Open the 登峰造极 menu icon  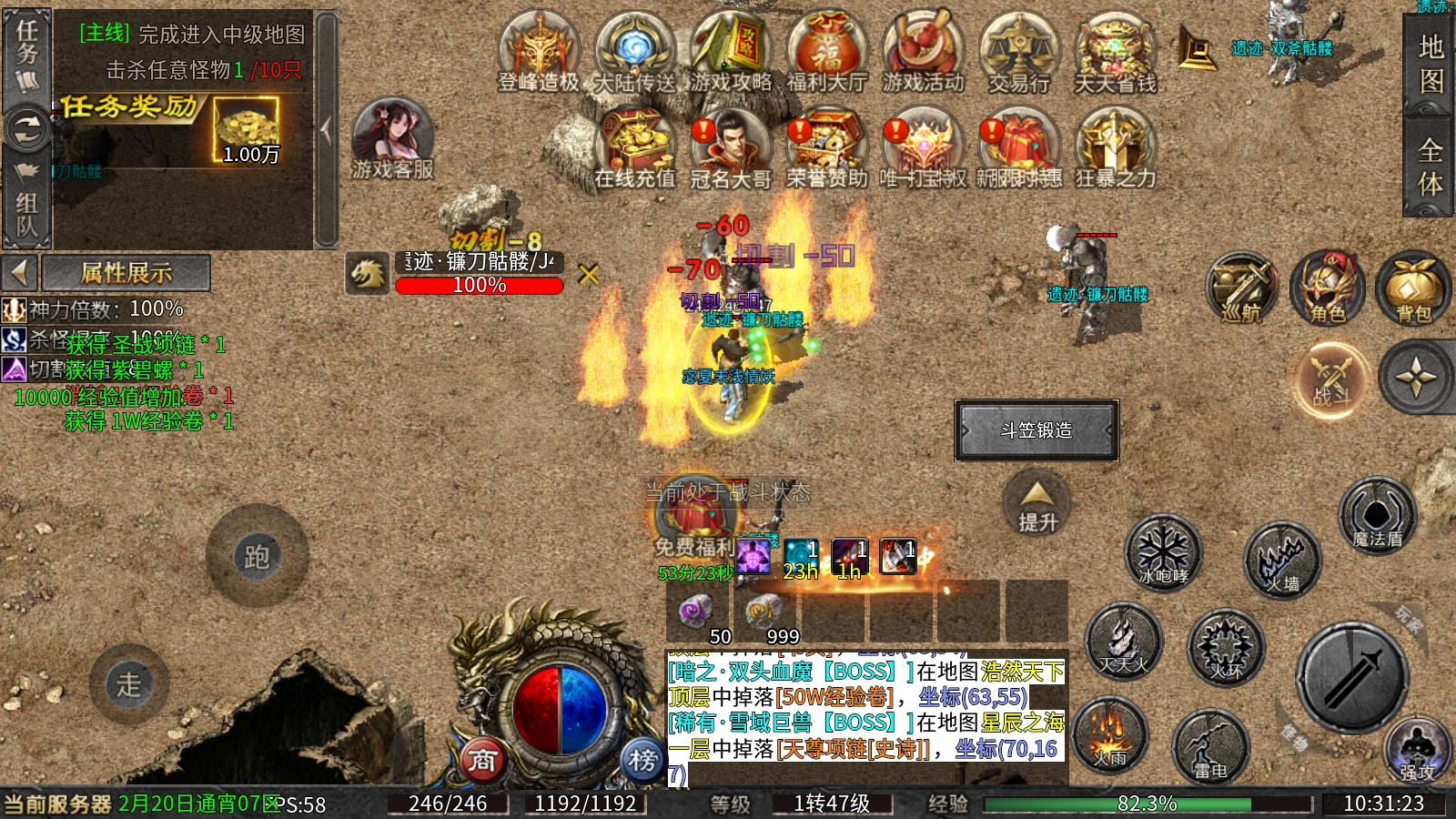(539, 51)
